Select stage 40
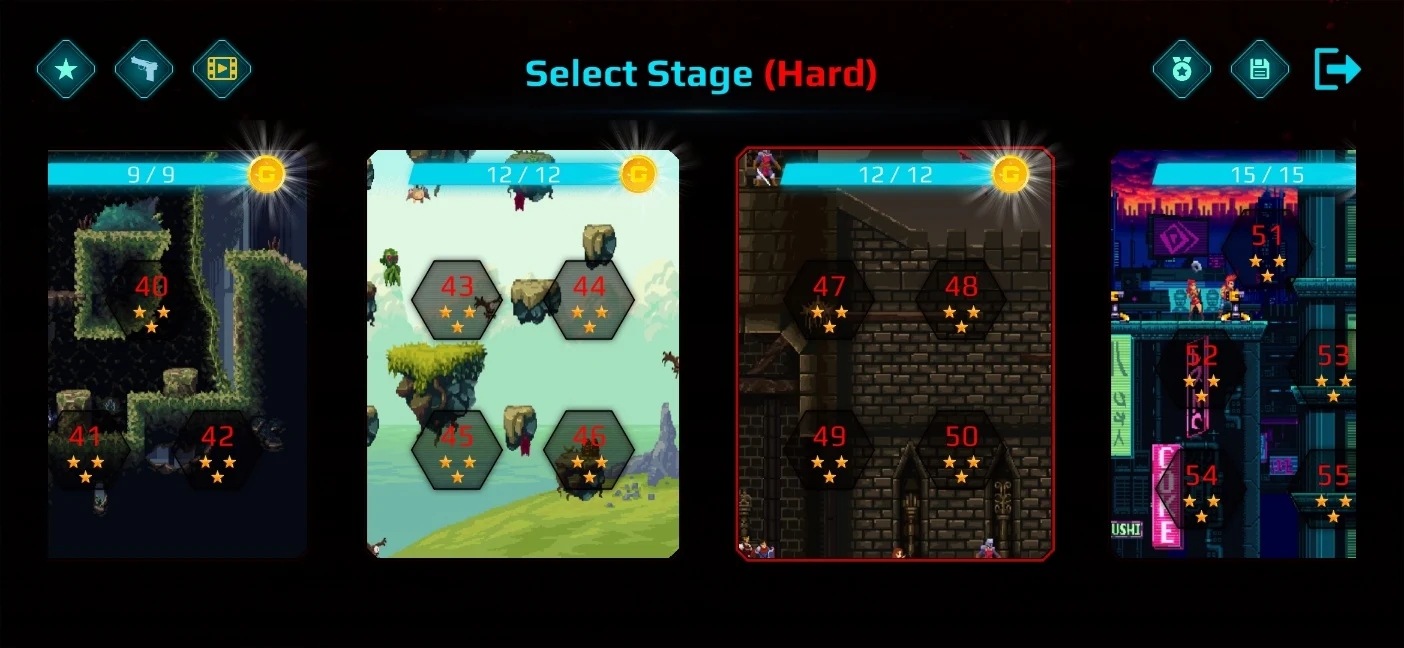Screen dimensions: 1404x648 (x=152, y=299)
